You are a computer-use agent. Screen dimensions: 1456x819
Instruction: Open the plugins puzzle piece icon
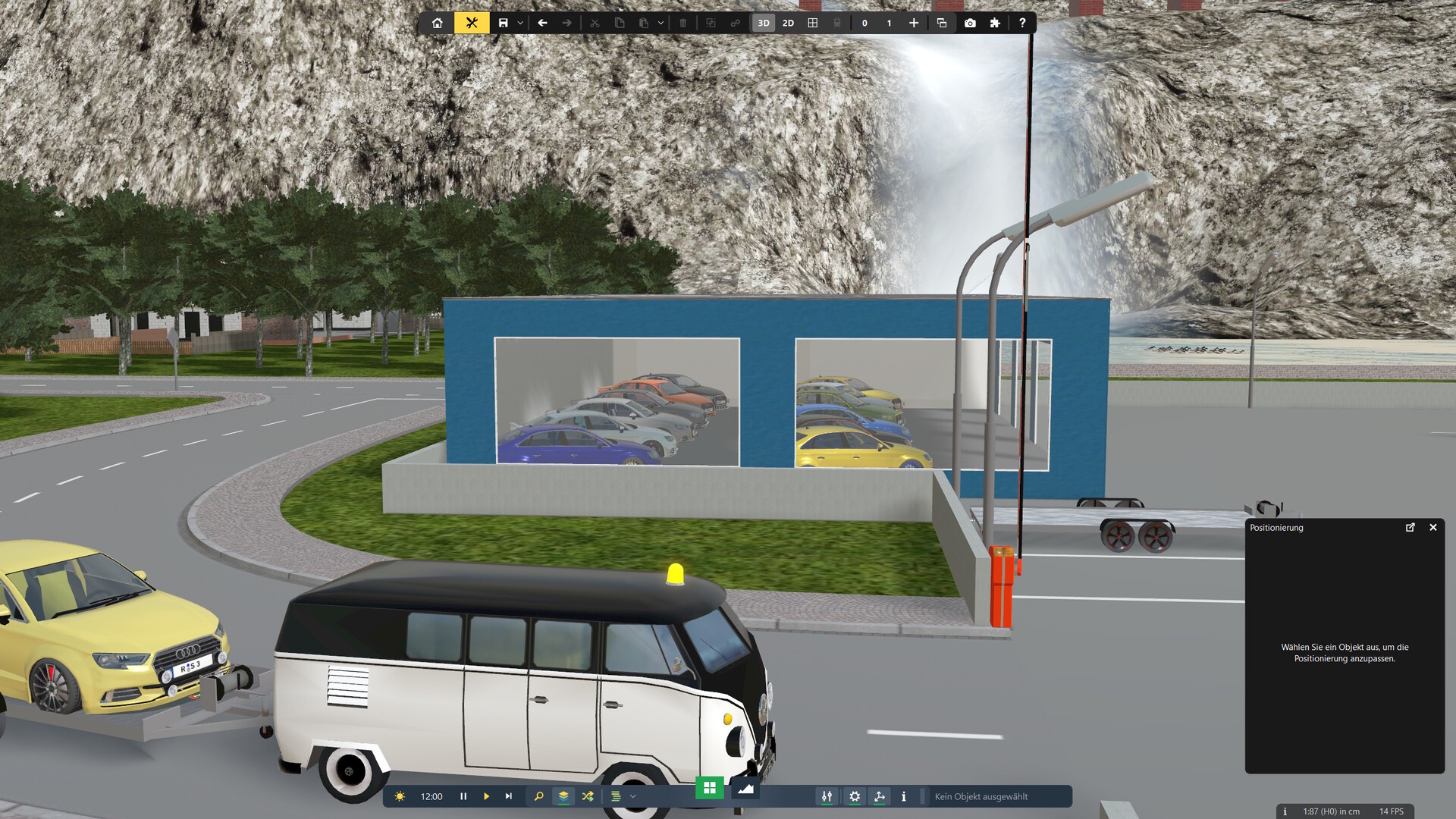(995, 23)
